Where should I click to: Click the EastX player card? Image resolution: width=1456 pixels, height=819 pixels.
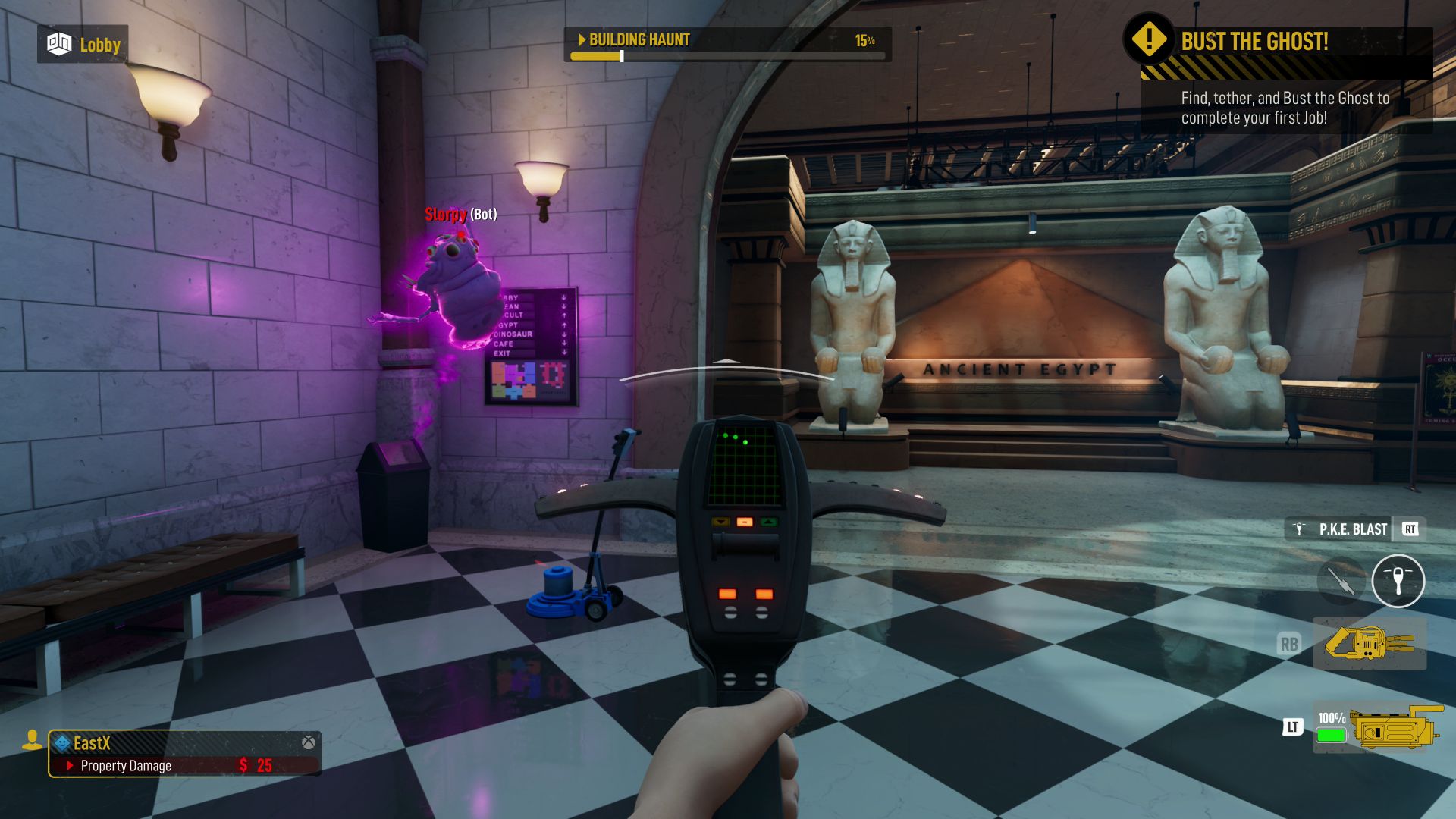185,753
